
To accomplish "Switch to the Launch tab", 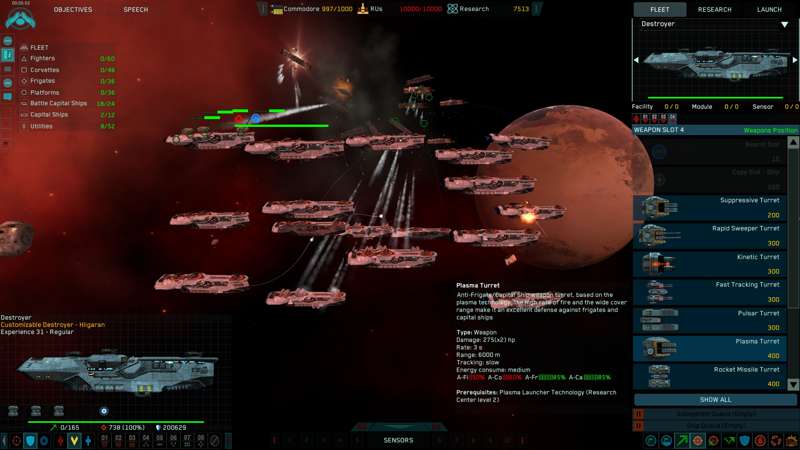I will (769, 10).
